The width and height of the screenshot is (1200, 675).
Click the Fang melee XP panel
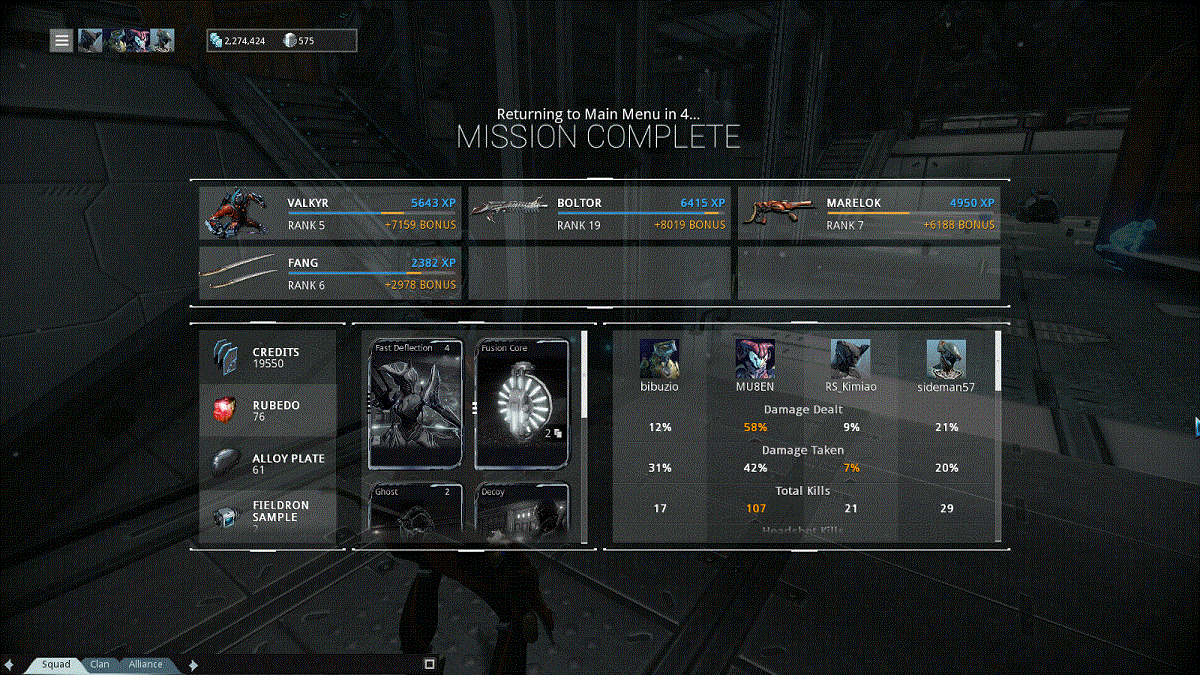point(330,274)
